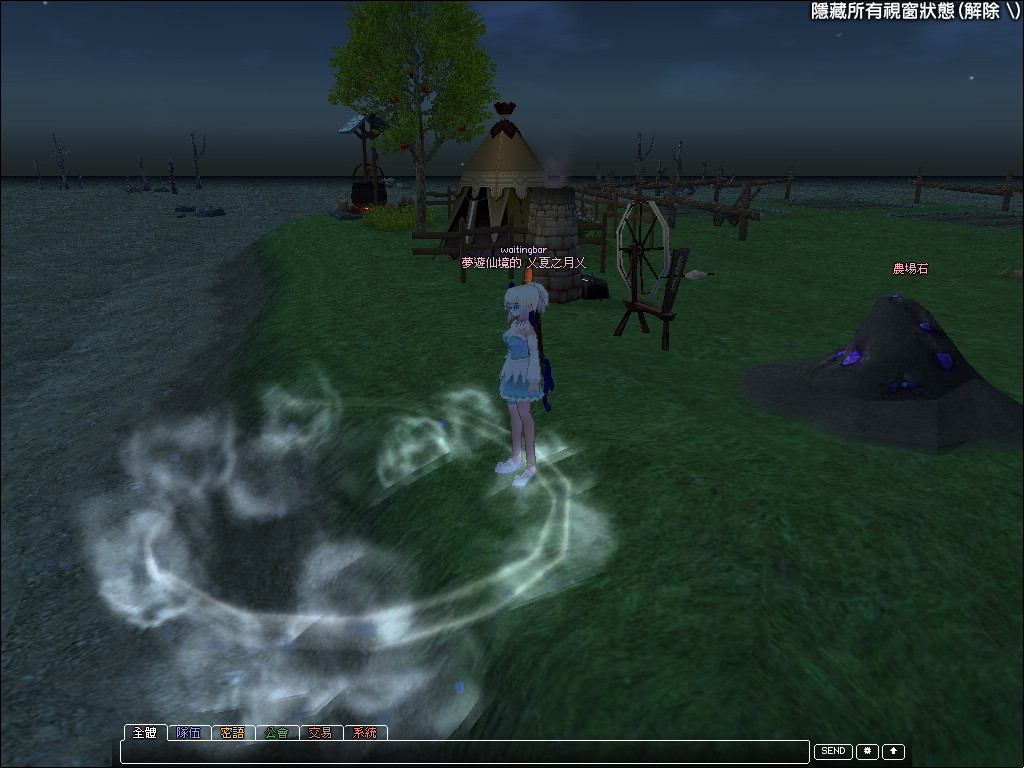Open the 隊伍 party chat tab
The width and height of the screenshot is (1024, 768).
(189, 732)
